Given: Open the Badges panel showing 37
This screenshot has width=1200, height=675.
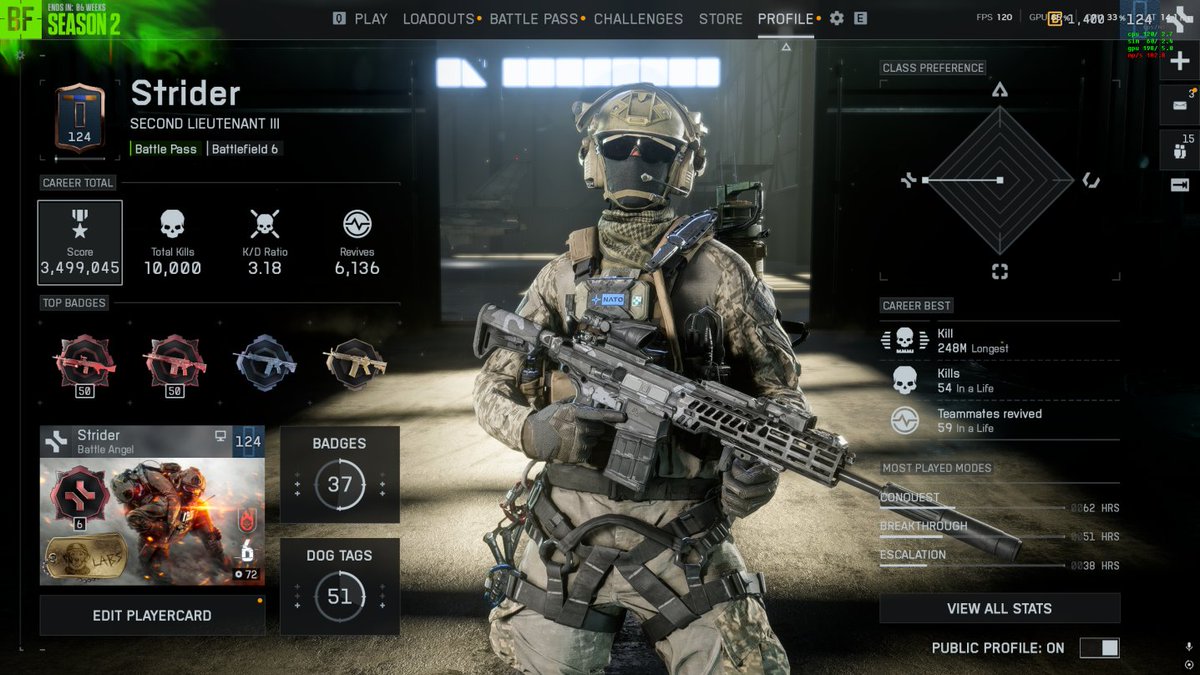Looking at the screenshot, I should [340, 474].
